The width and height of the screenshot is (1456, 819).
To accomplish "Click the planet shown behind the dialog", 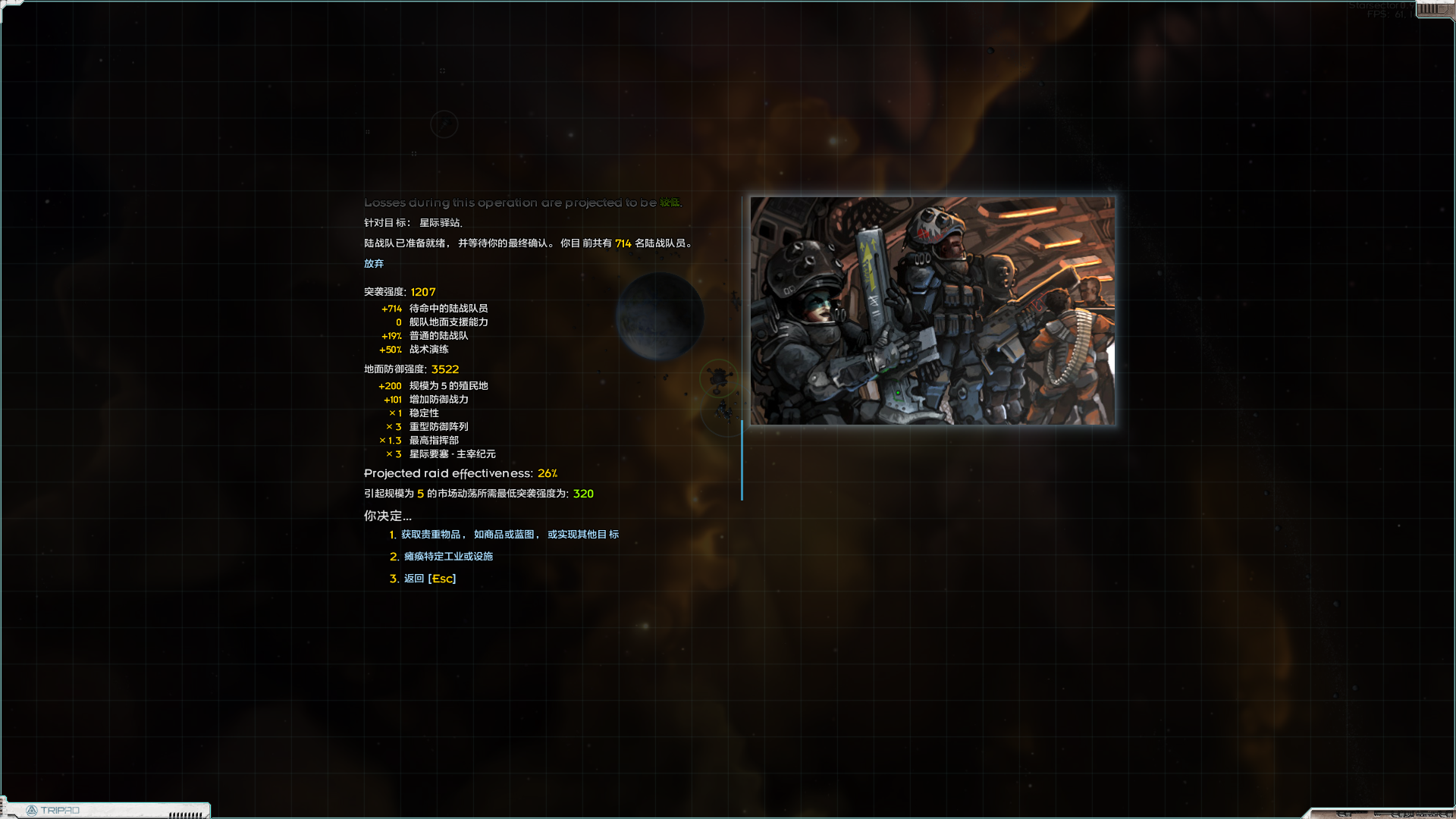I will click(x=660, y=317).
